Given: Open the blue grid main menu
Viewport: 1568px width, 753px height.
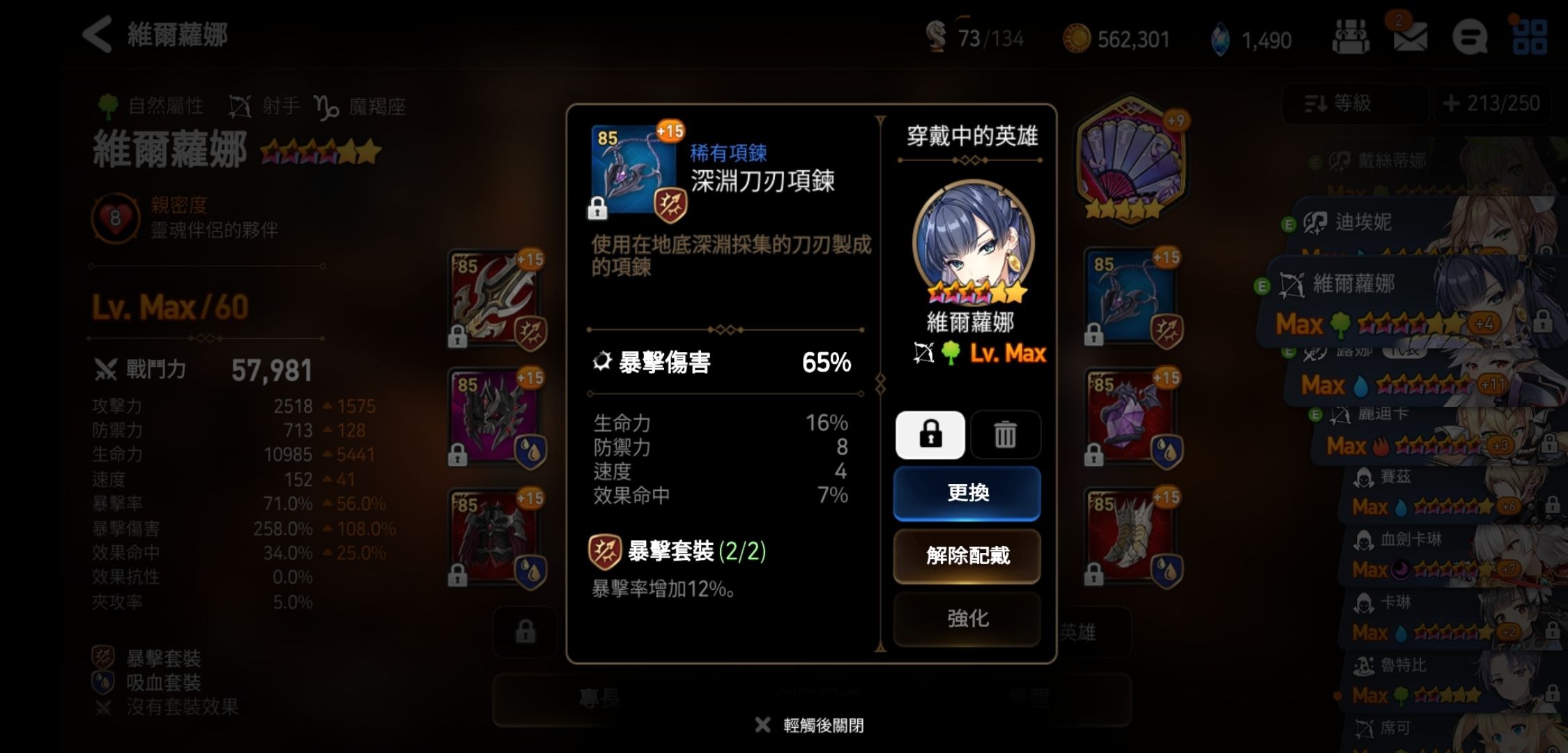Looking at the screenshot, I should click(1530, 36).
